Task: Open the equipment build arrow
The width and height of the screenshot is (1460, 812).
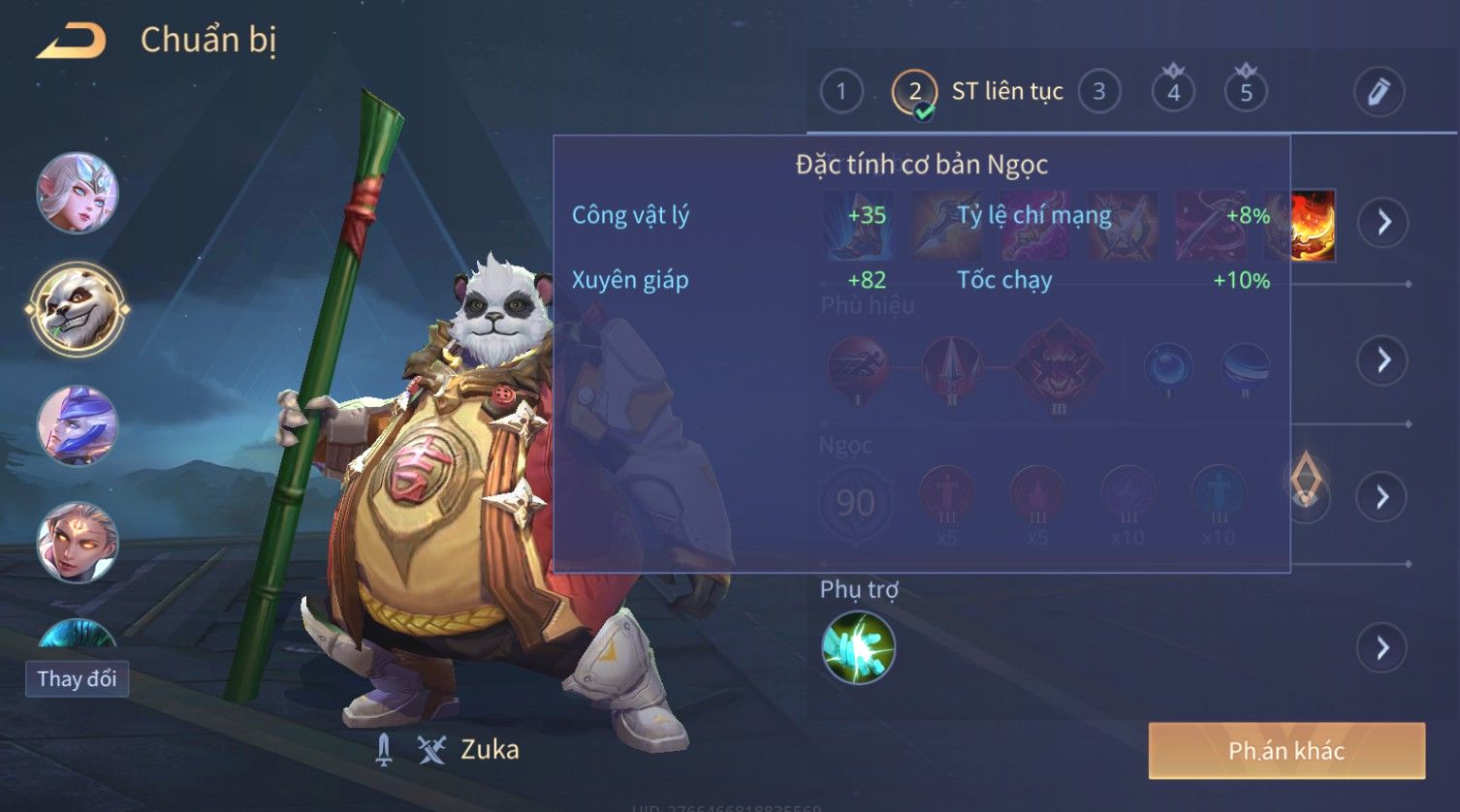Action: coord(1382,223)
